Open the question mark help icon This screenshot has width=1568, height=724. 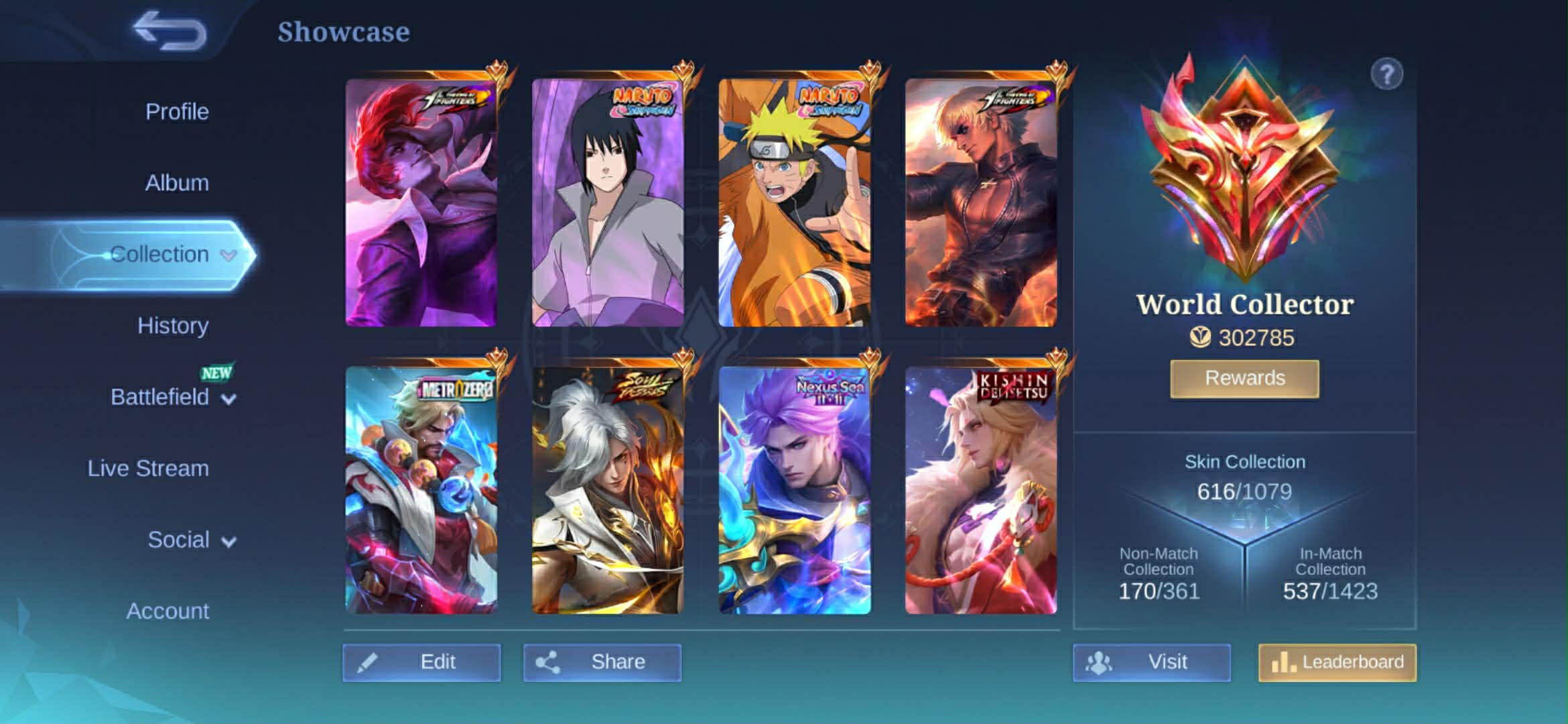1386,74
